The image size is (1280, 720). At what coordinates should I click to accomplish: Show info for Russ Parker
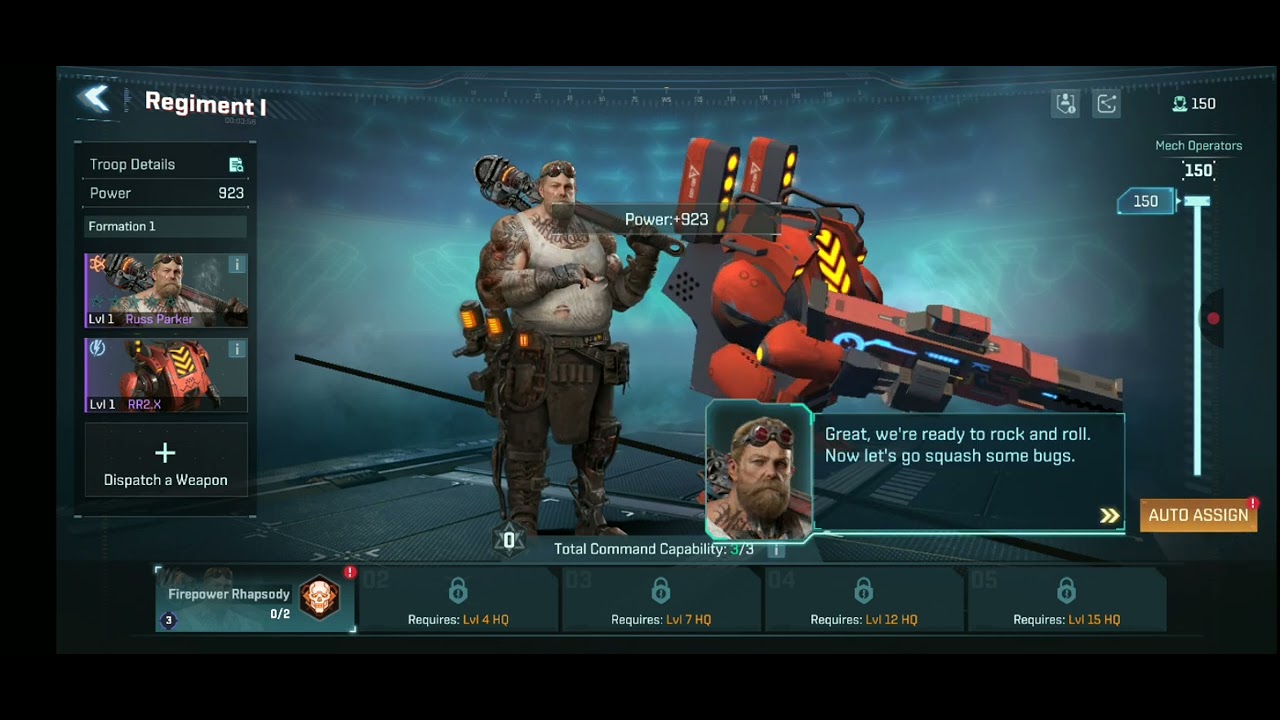coord(237,265)
